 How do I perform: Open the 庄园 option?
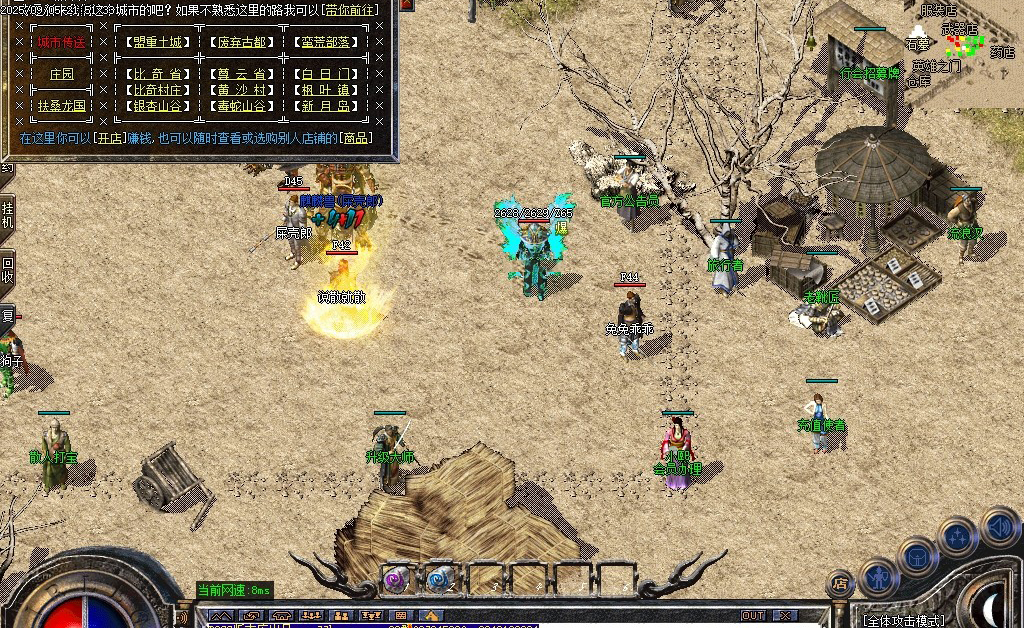pos(62,74)
